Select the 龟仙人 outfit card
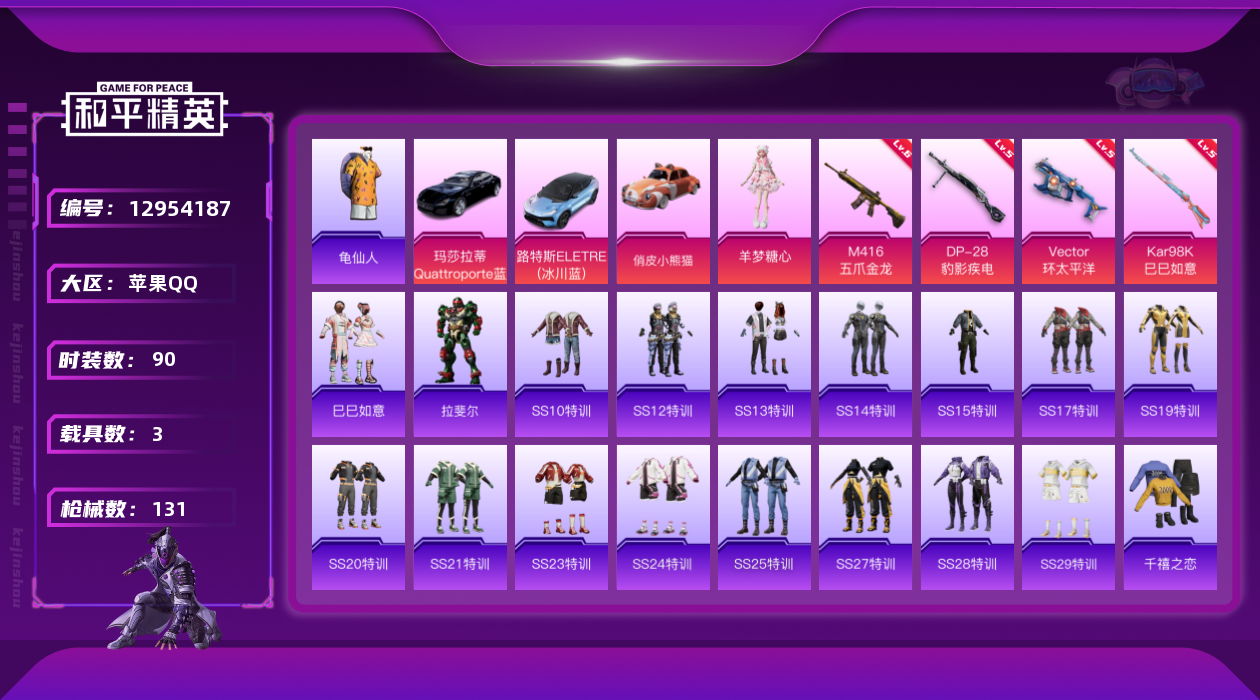 [x=358, y=211]
